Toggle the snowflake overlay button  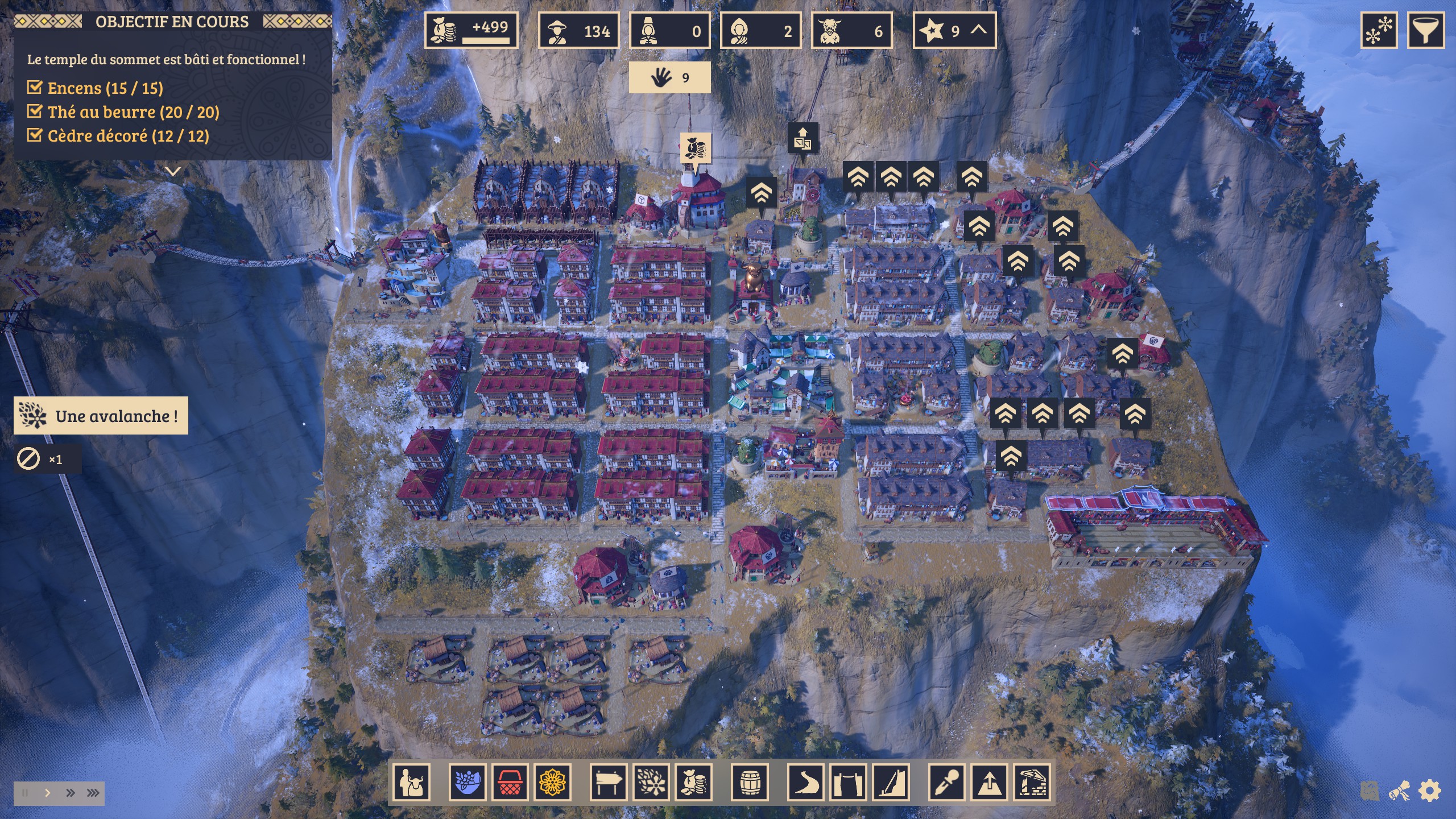pos(1379,30)
